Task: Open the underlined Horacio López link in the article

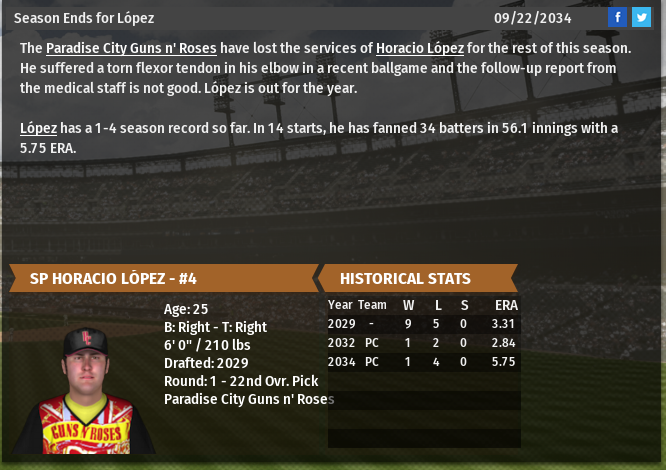Action: point(419,48)
